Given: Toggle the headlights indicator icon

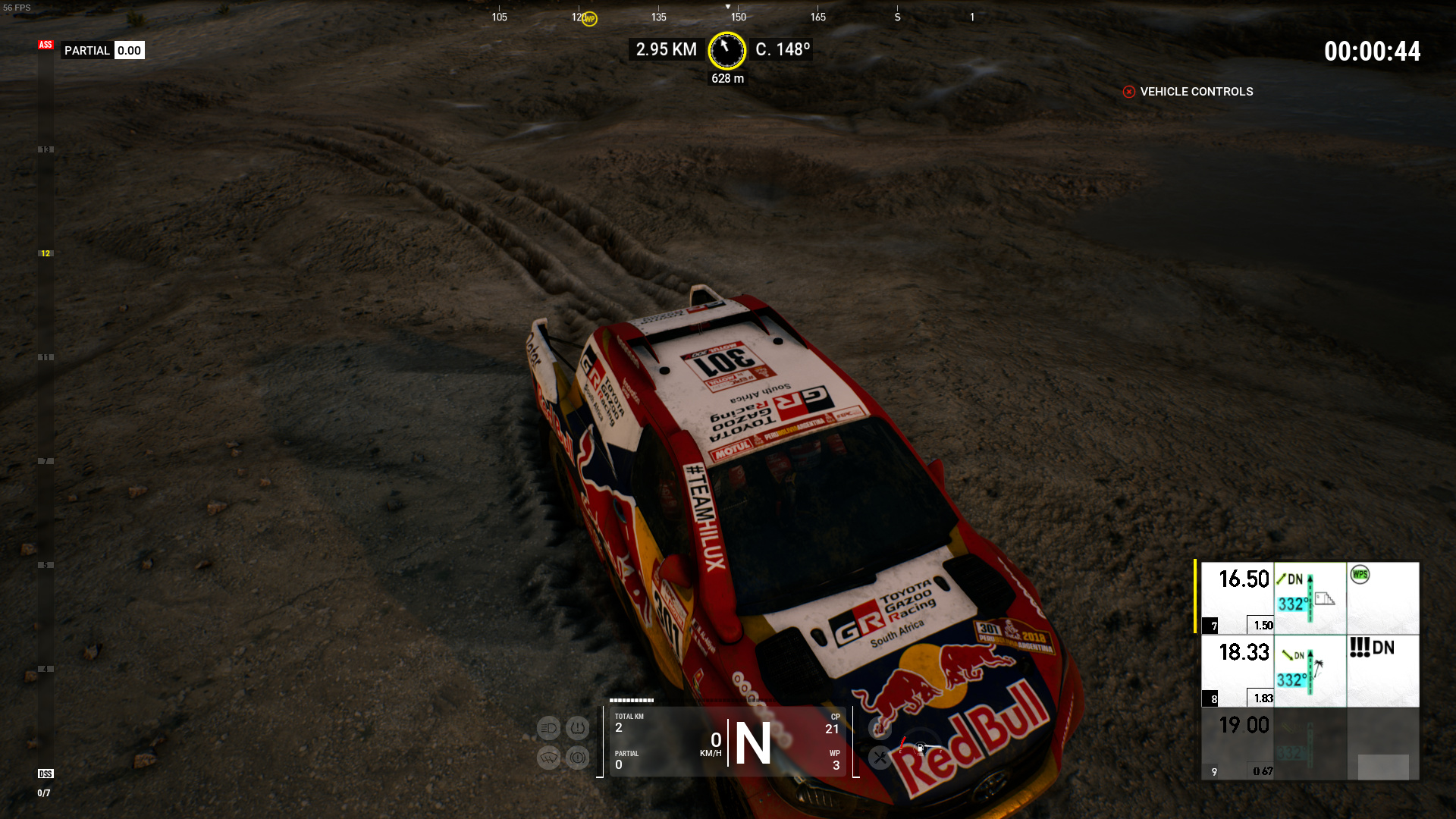Looking at the screenshot, I should pyautogui.click(x=548, y=729).
